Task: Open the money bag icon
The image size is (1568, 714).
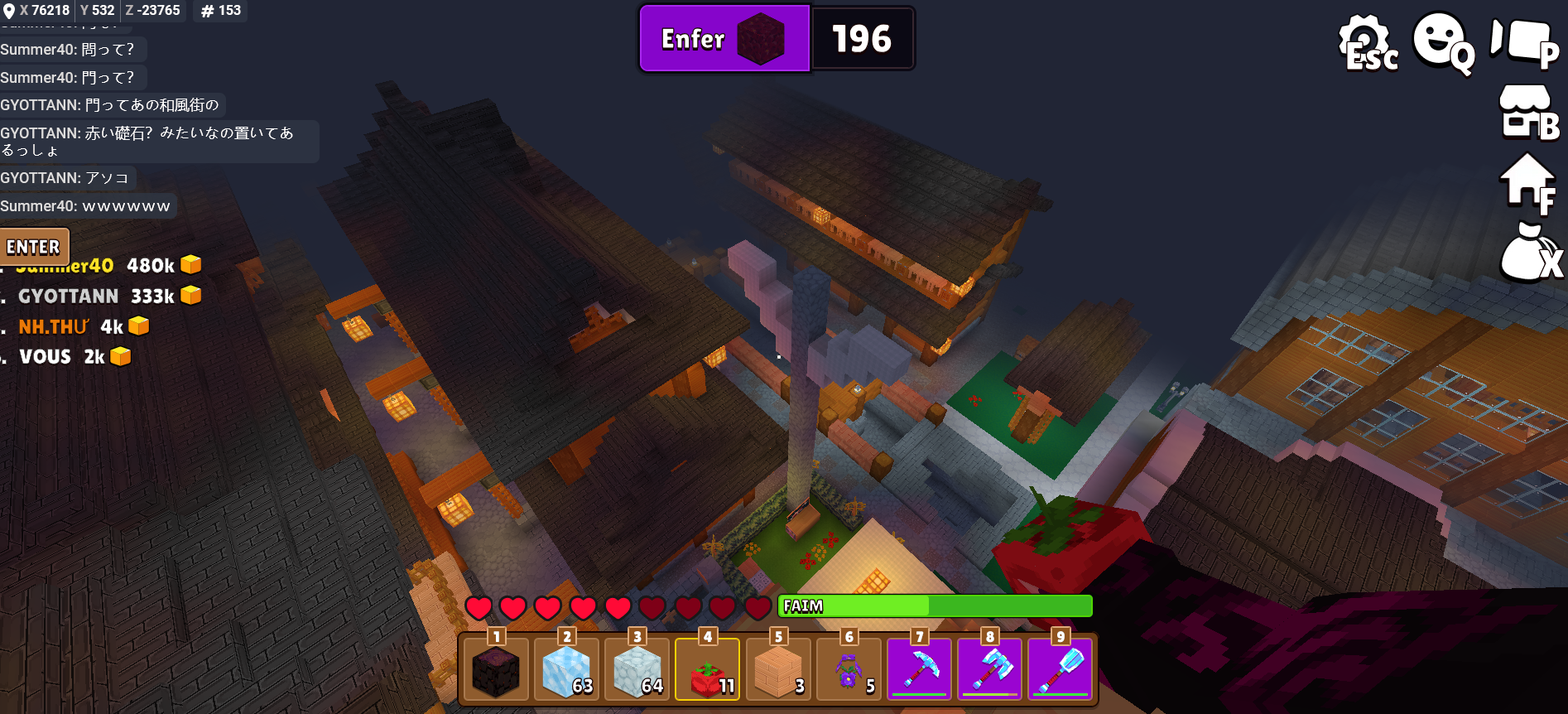Action: point(1527,253)
